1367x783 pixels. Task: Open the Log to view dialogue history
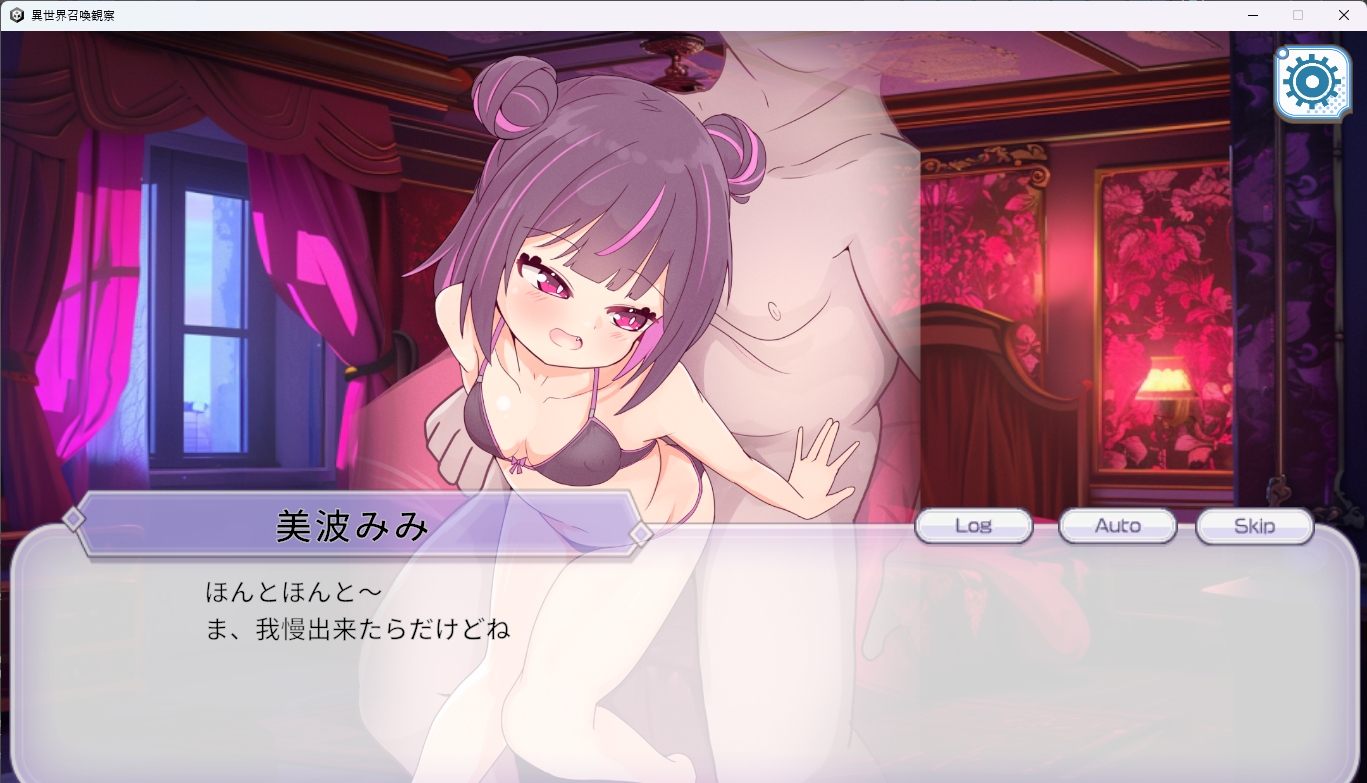tap(973, 525)
